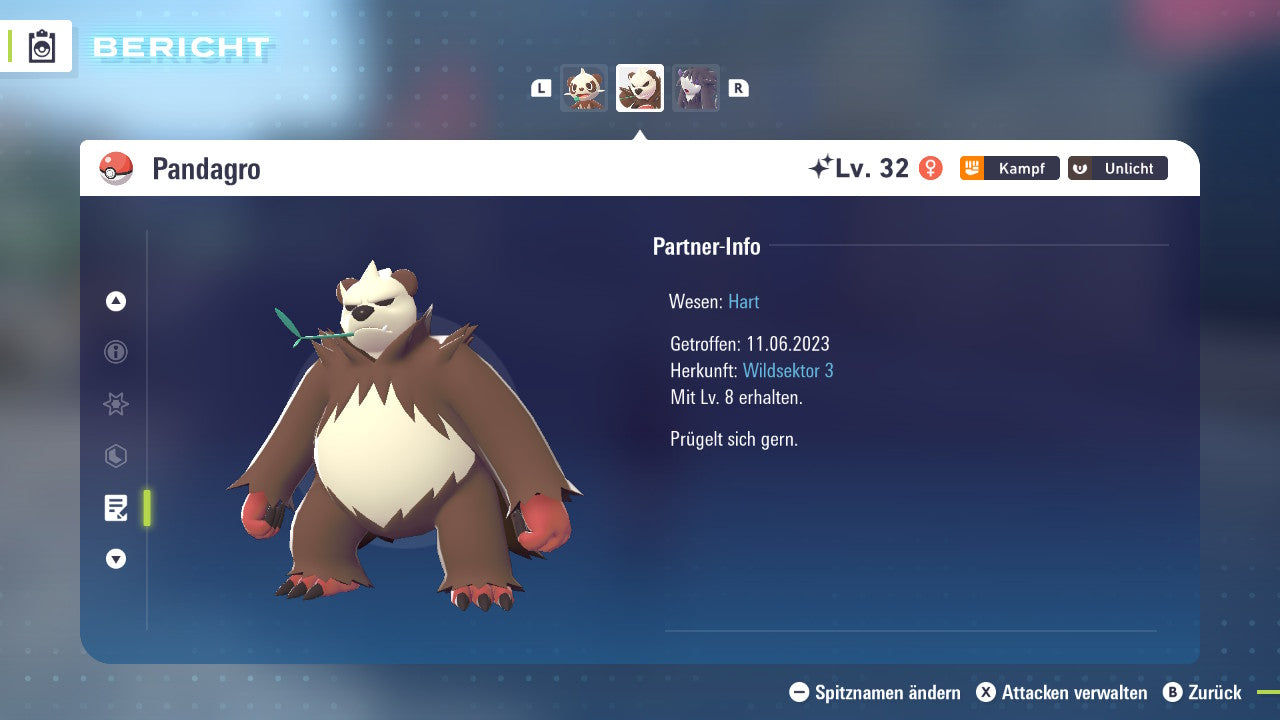The height and width of the screenshot is (720, 1280).
Task: Switch to the star-shaped tab
Action: pyautogui.click(x=116, y=404)
